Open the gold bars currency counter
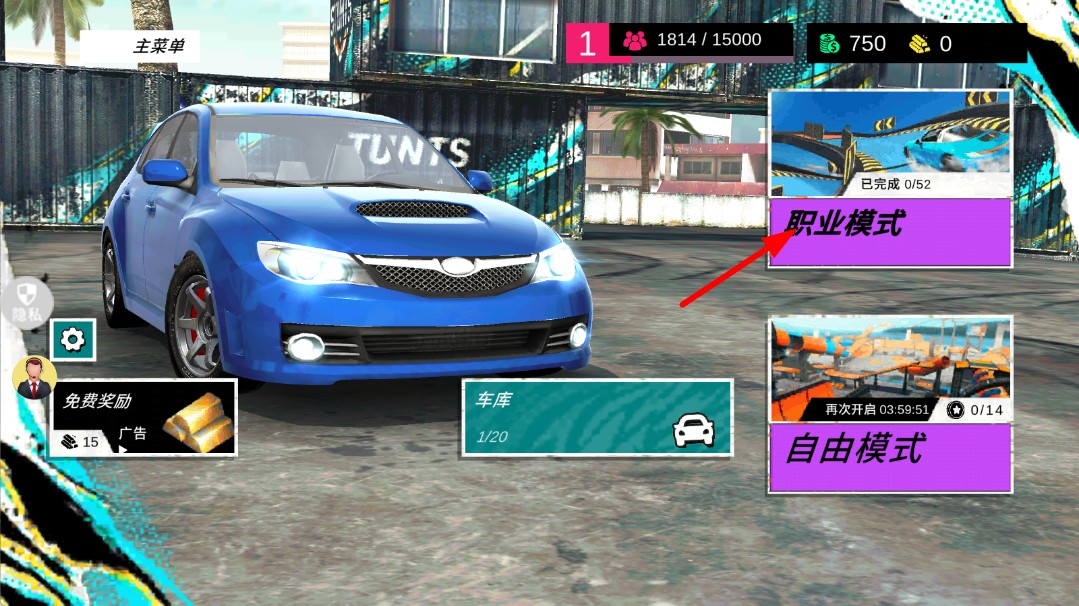Image resolution: width=1079 pixels, height=606 pixels. 931,44
